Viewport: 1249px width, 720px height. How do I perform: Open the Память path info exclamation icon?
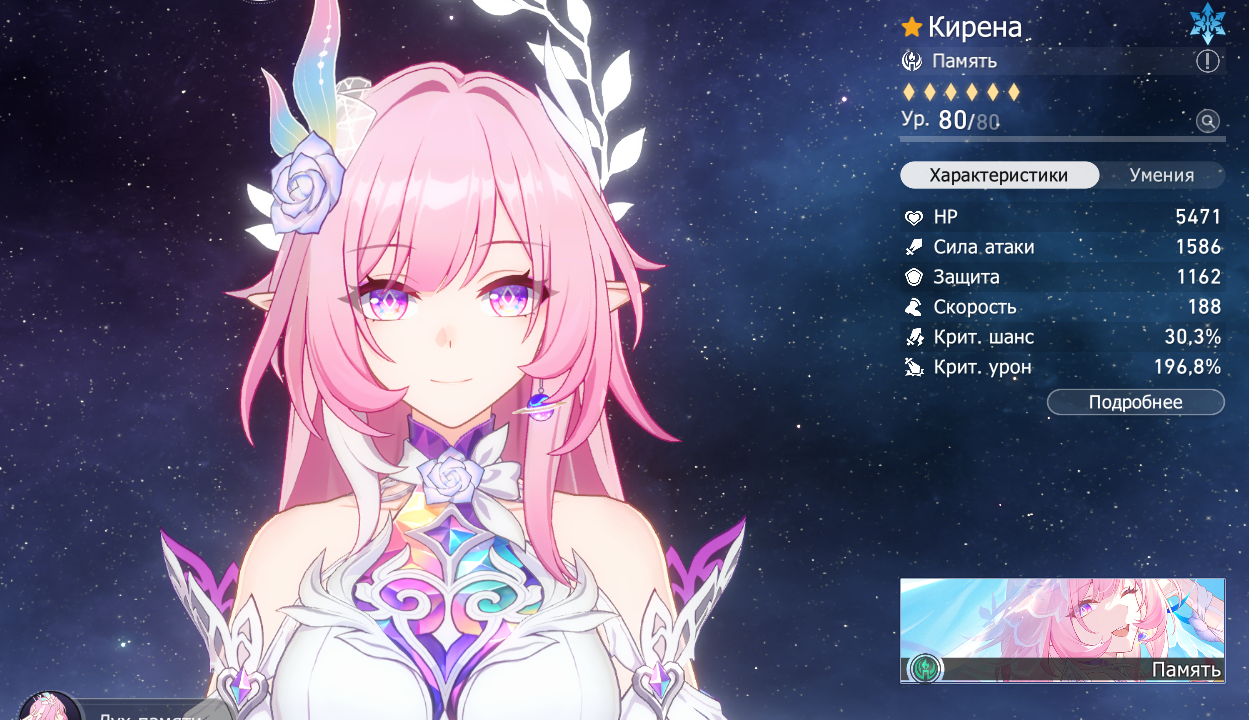1208,61
